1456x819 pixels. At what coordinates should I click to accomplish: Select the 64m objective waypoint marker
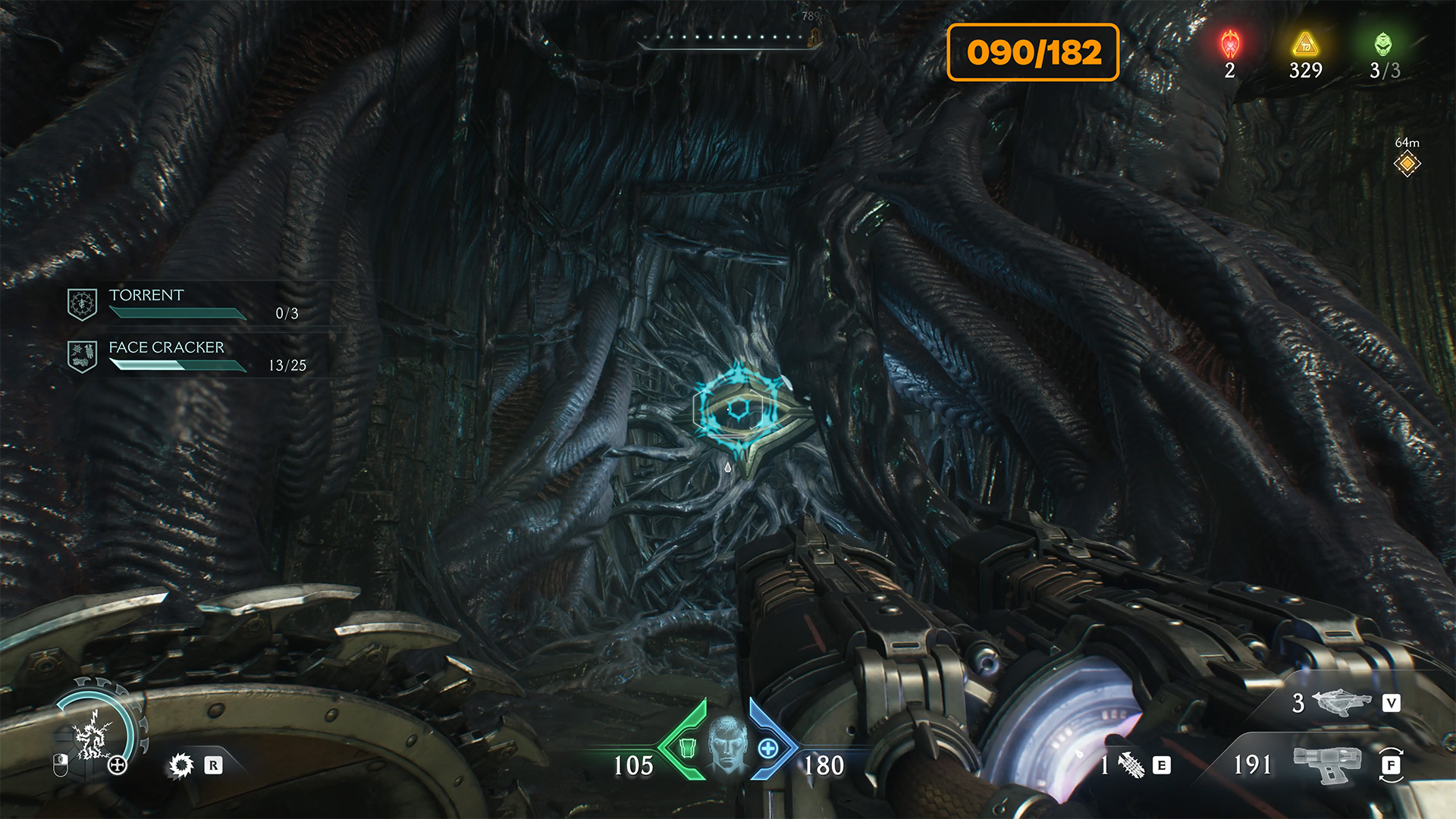click(1407, 163)
